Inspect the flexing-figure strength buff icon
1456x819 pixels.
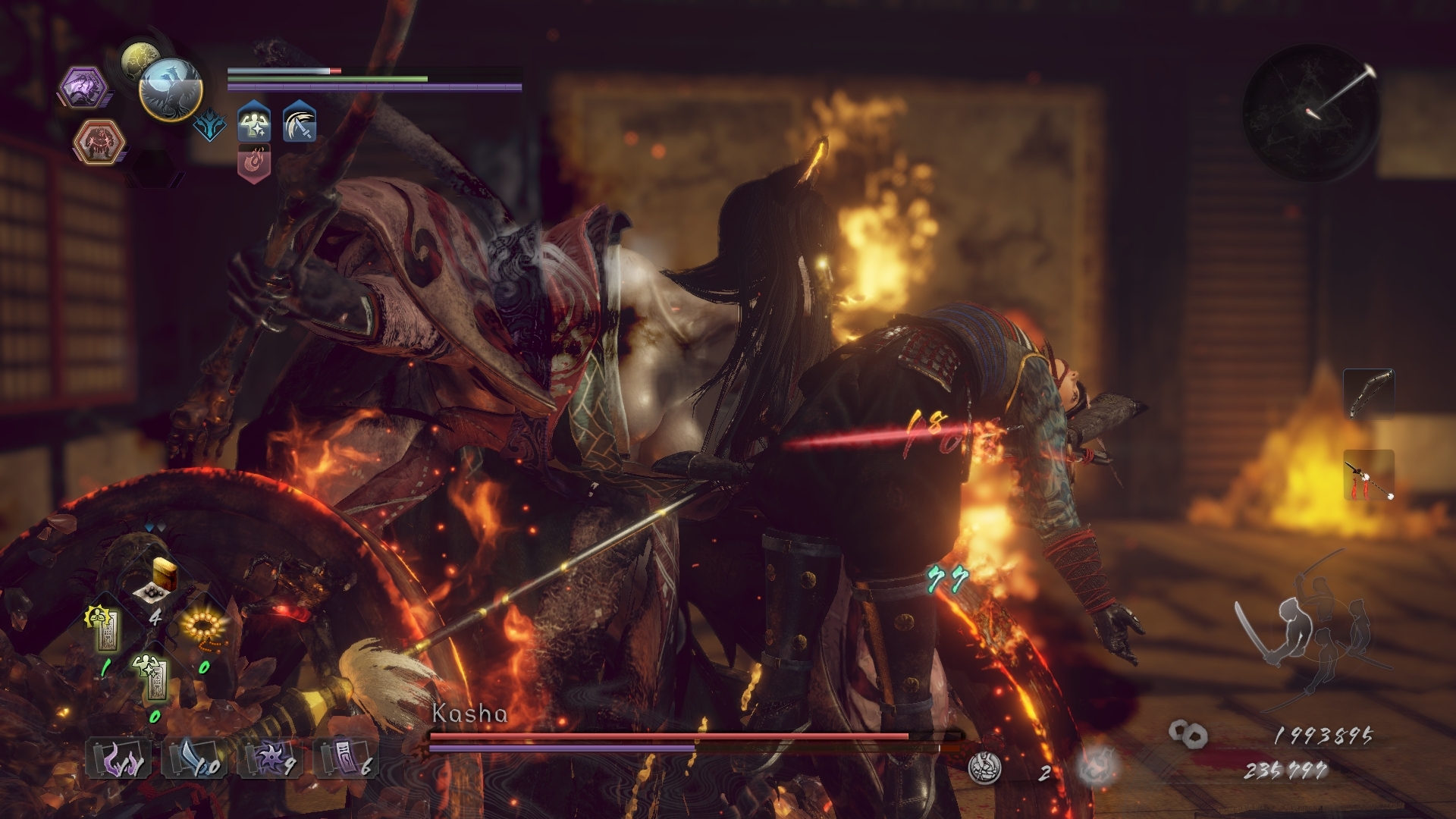click(254, 124)
